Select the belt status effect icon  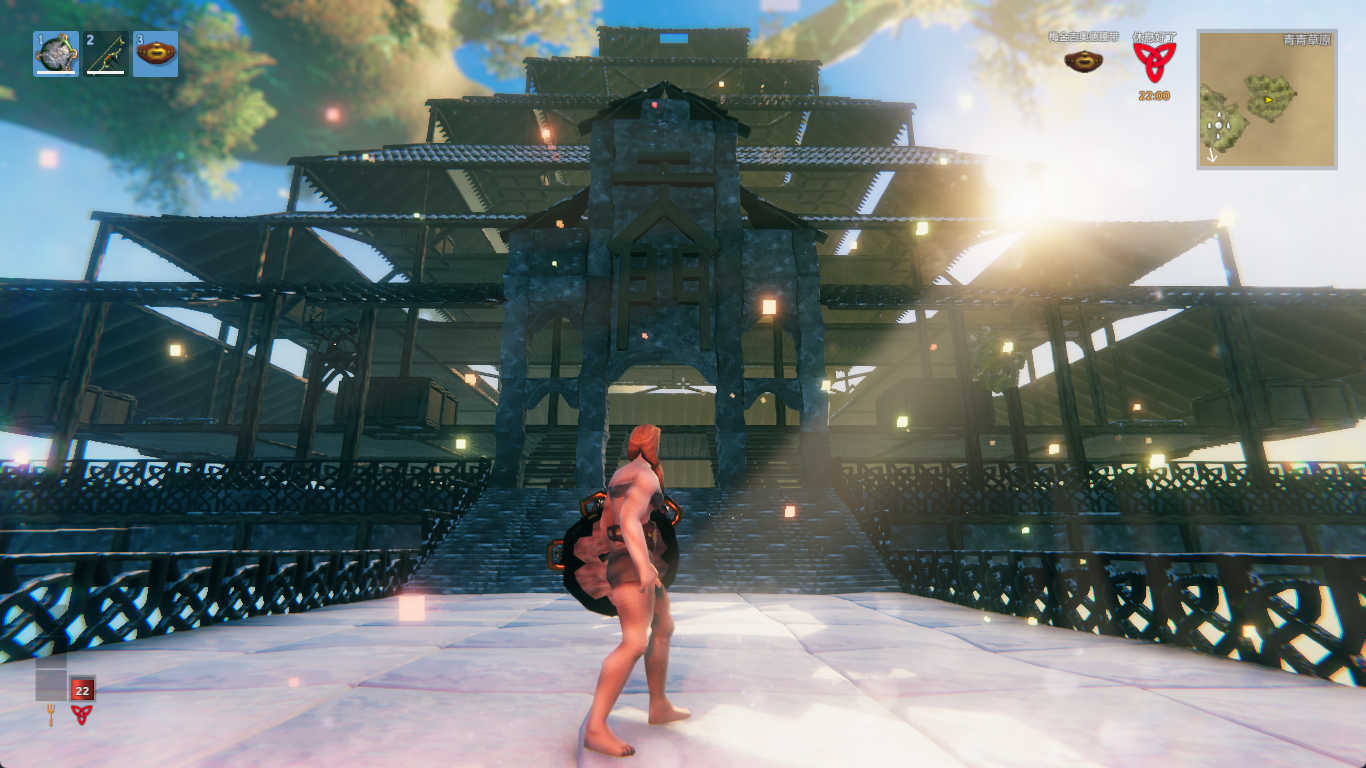(x=1083, y=61)
